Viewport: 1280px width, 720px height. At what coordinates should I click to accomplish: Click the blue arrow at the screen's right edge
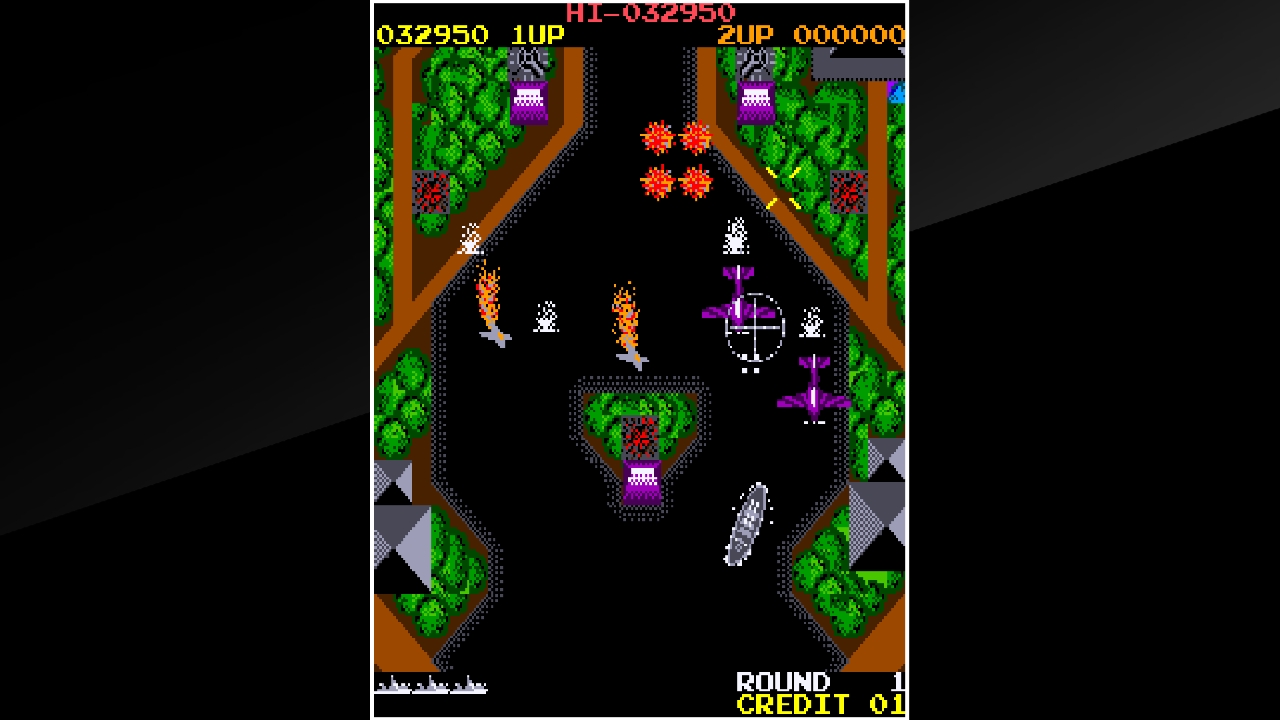point(897,92)
